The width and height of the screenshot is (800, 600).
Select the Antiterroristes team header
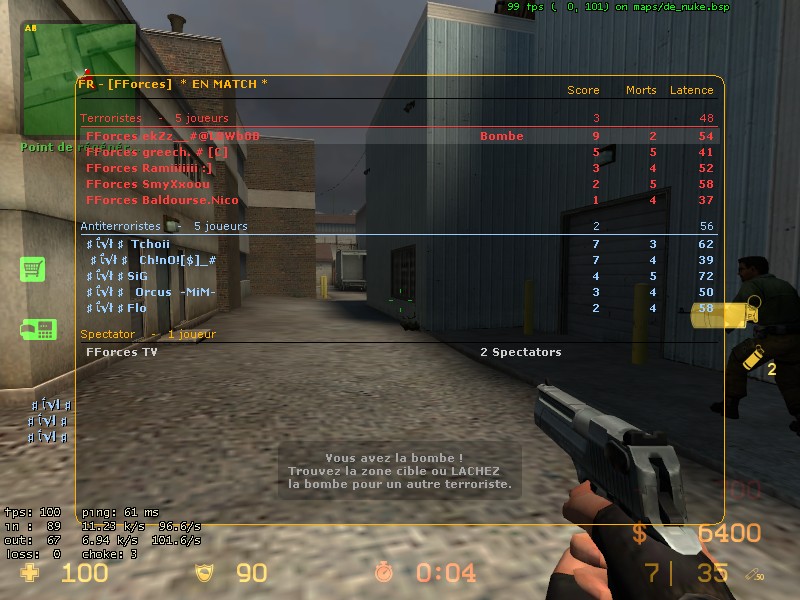tap(120, 226)
